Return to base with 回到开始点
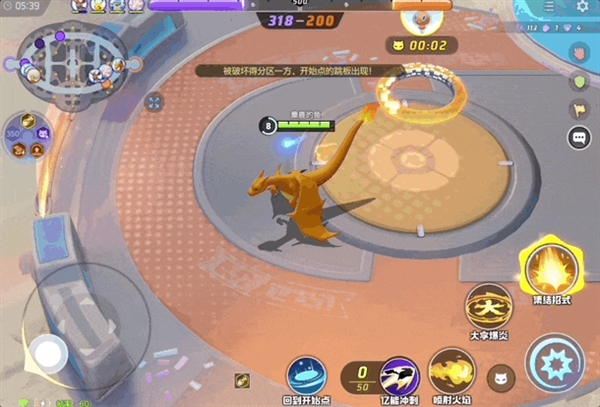 pyautogui.click(x=307, y=376)
